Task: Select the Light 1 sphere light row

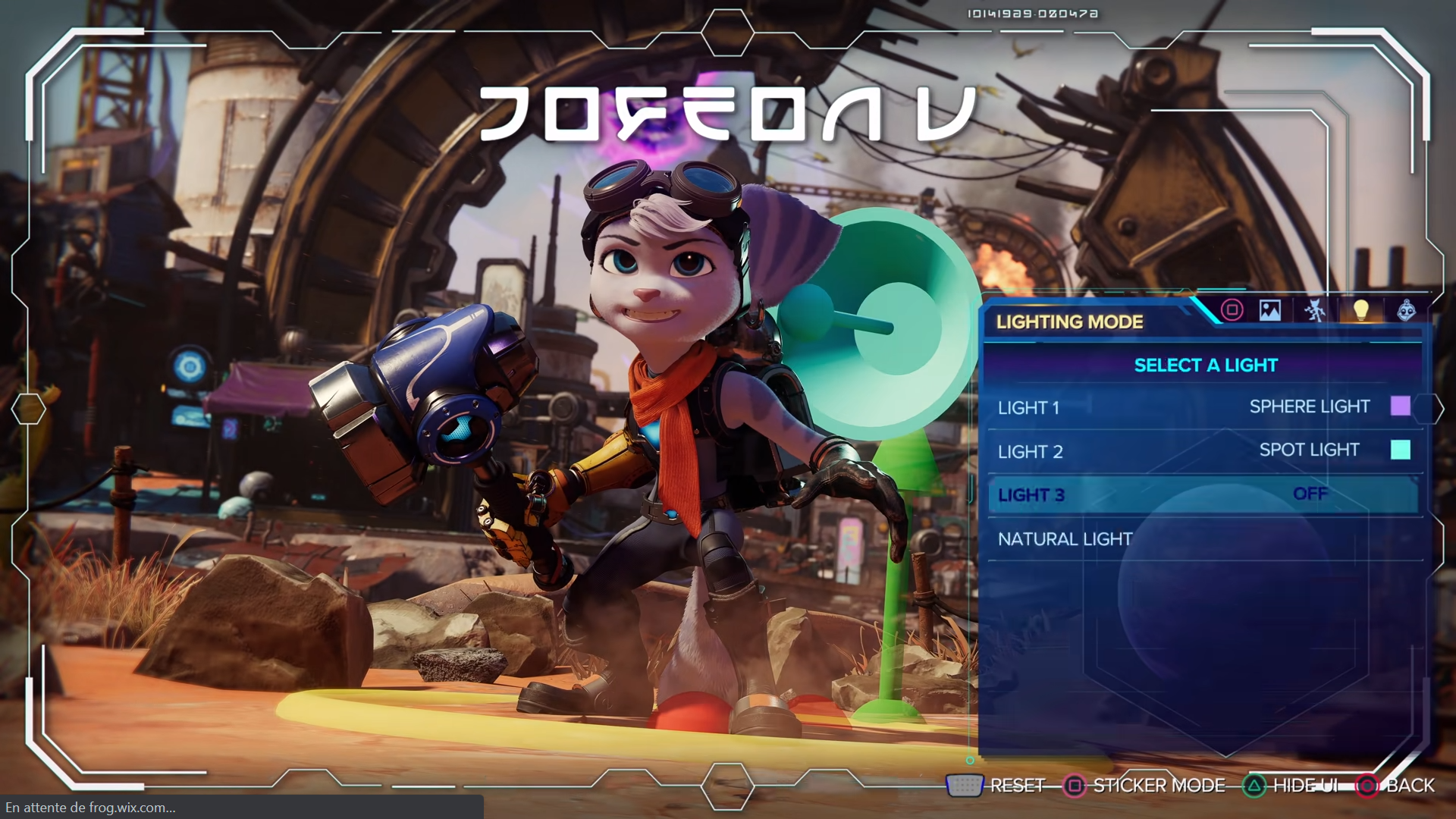Action: point(1183,407)
